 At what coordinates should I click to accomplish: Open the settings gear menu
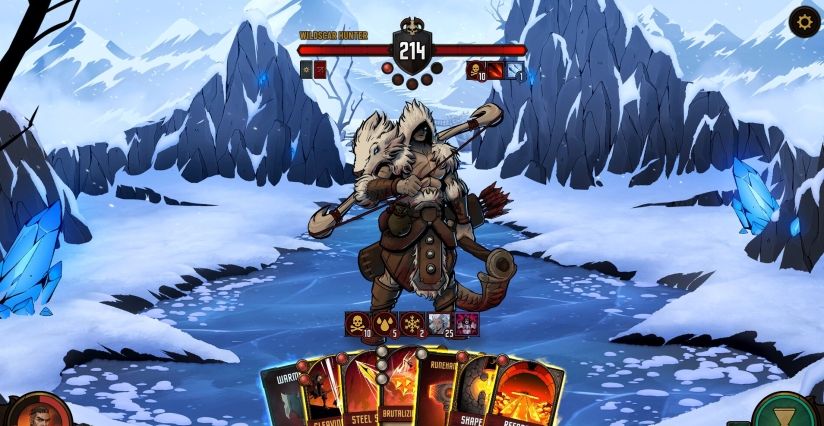[805, 21]
